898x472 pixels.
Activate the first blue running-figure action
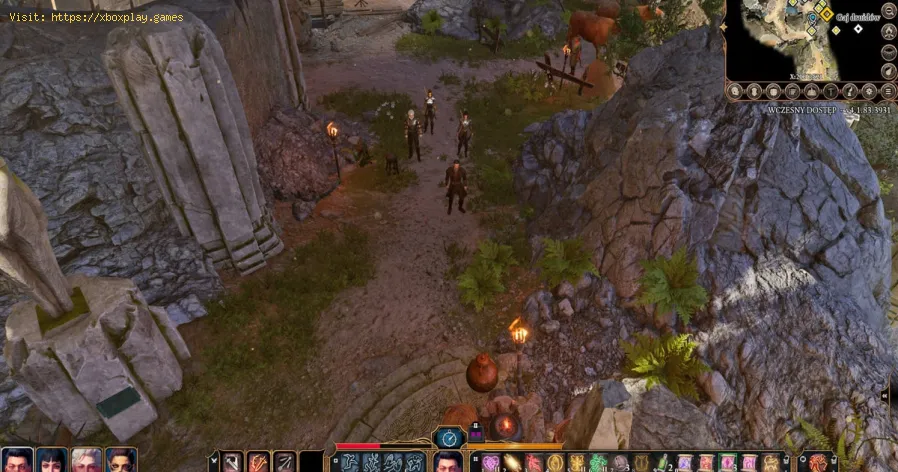[350, 462]
